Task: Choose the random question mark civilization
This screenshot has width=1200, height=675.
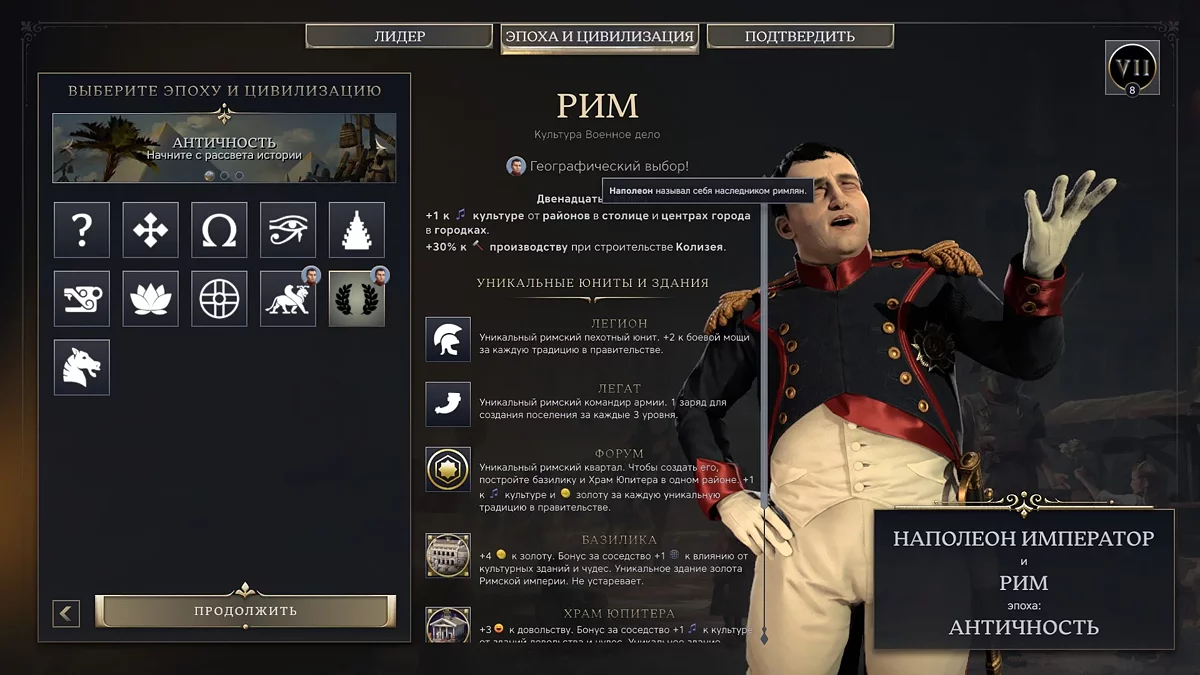Action: pyautogui.click(x=82, y=230)
